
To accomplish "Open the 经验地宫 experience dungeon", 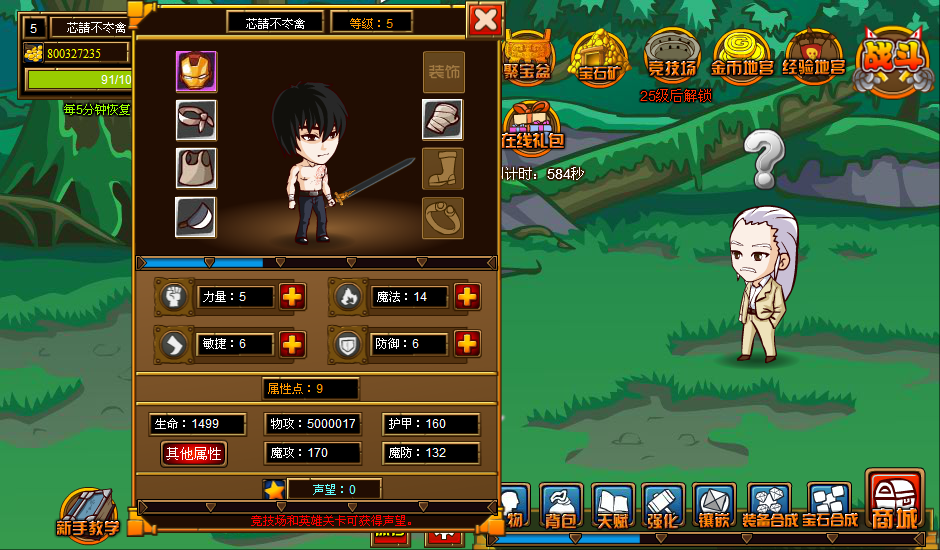I will 817,55.
